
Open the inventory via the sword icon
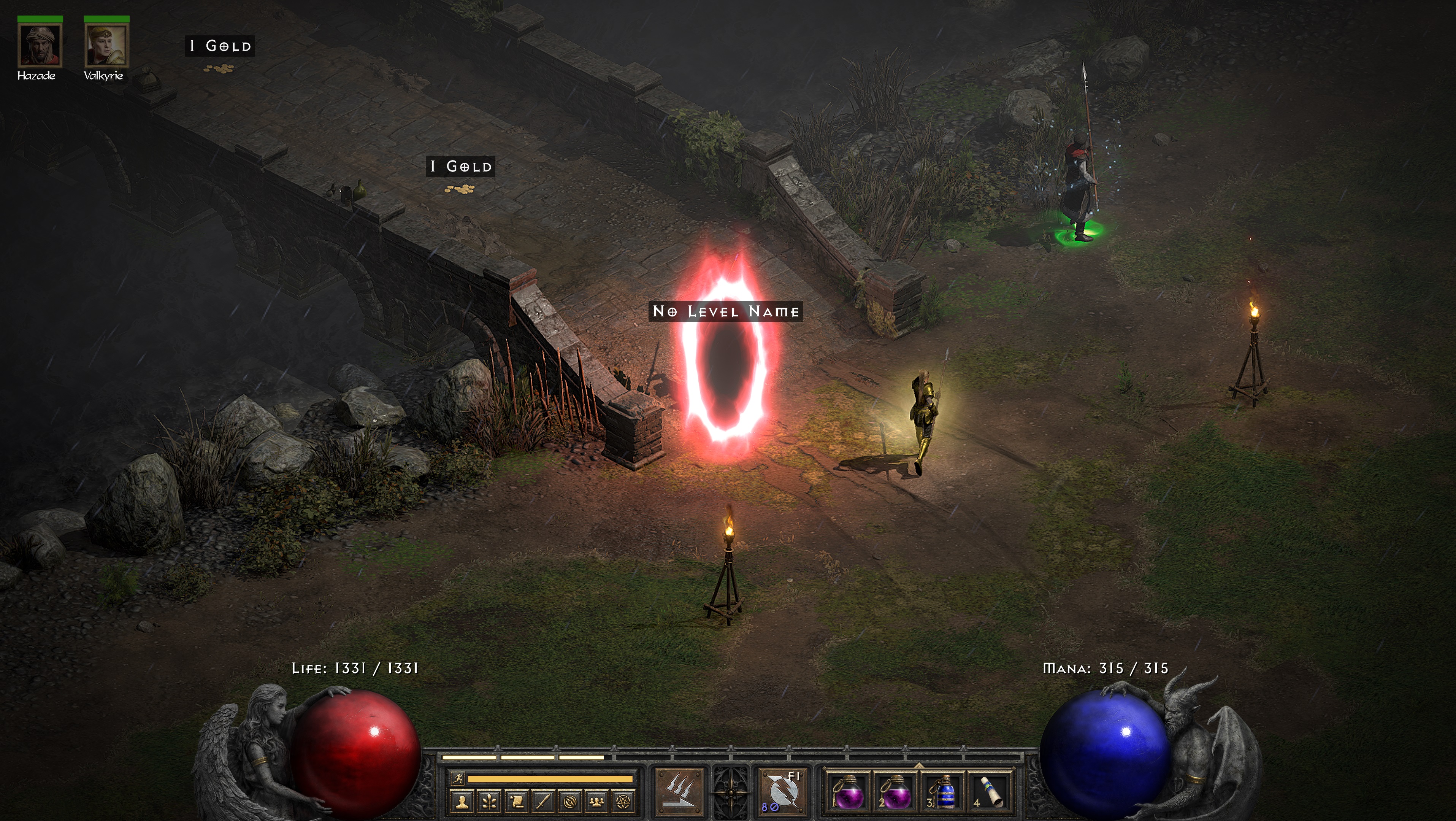tap(543, 801)
